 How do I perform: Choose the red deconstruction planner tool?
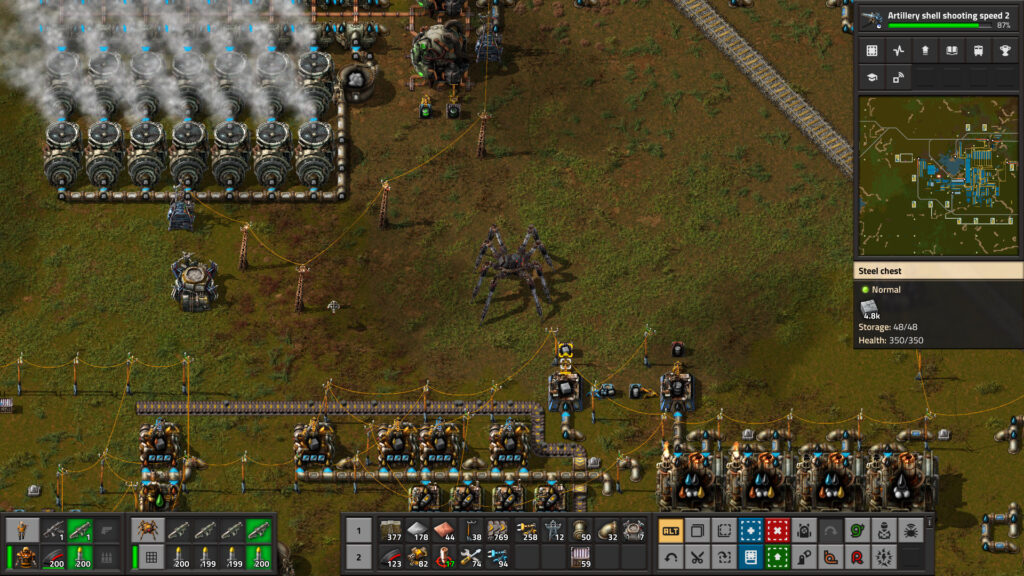pos(776,530)
